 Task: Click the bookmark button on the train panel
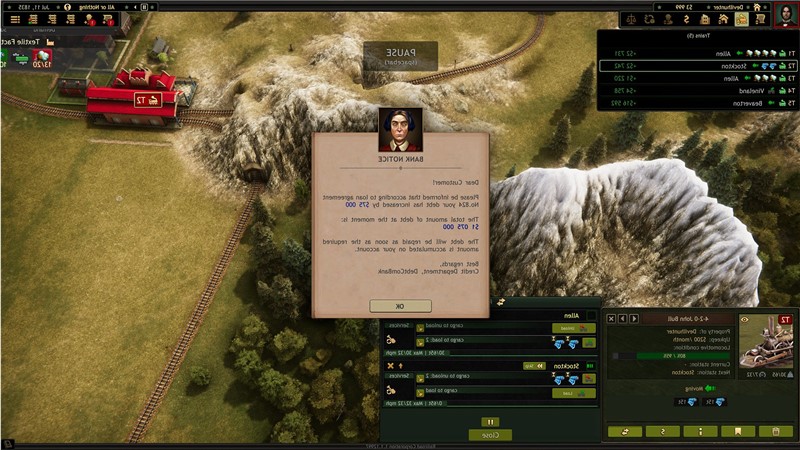click(738, 431)
